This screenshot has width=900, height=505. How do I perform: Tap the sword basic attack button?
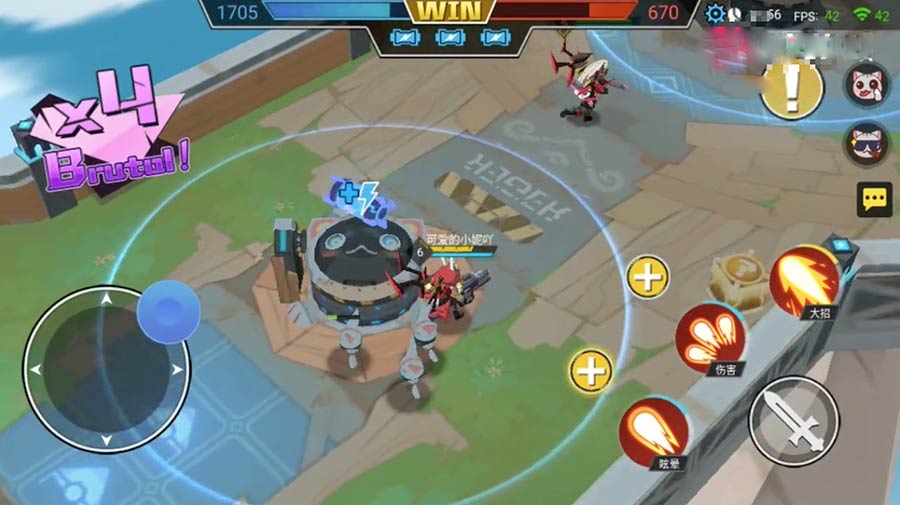click(793, 420)
